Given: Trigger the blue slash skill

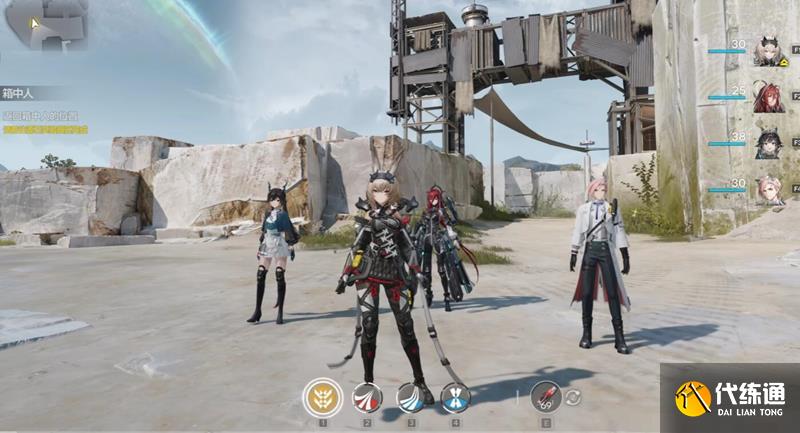Looking at the screenshot, I should [411, 398].
